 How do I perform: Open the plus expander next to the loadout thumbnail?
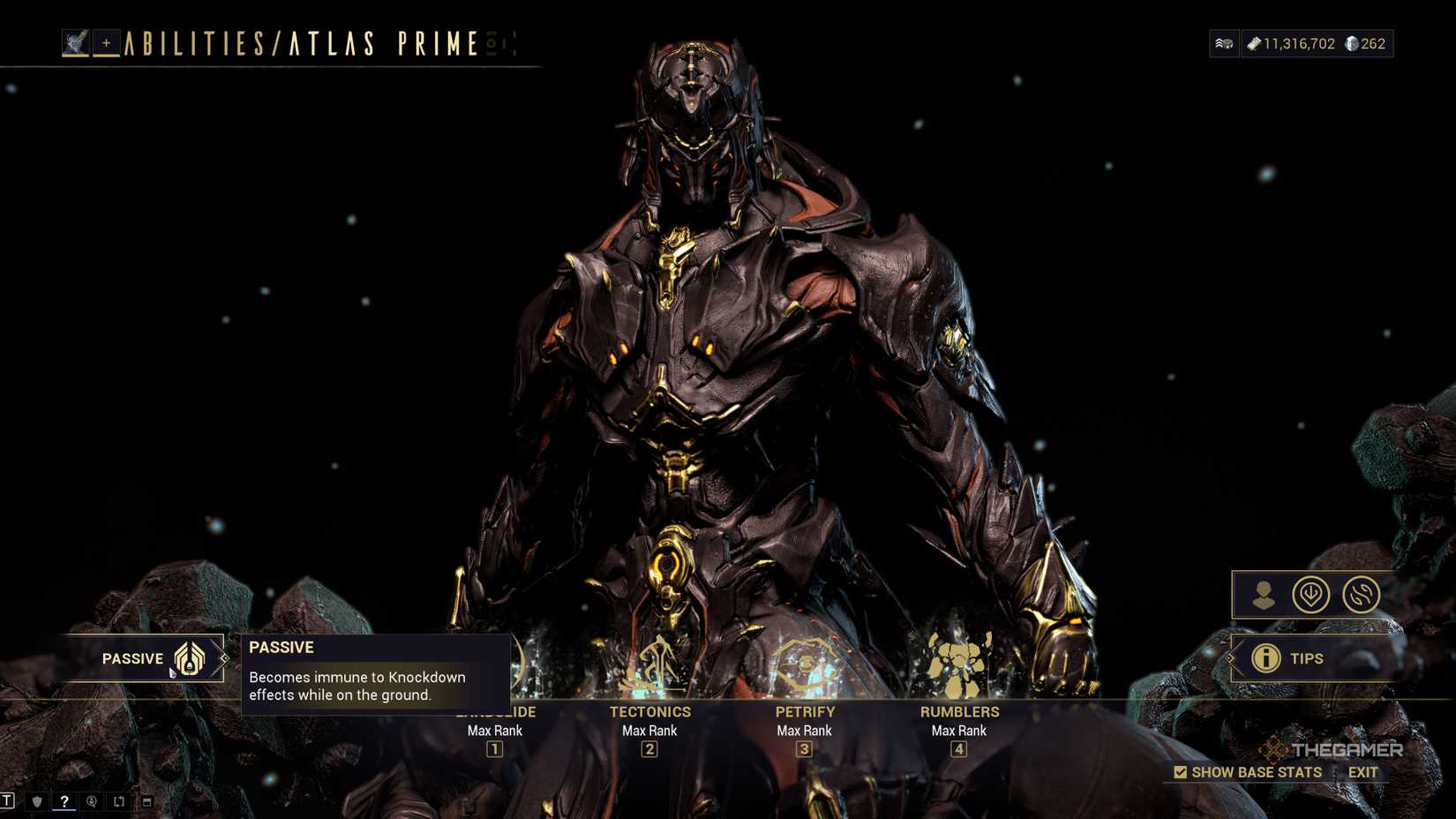pyautogui.click(x=106, y=41)
